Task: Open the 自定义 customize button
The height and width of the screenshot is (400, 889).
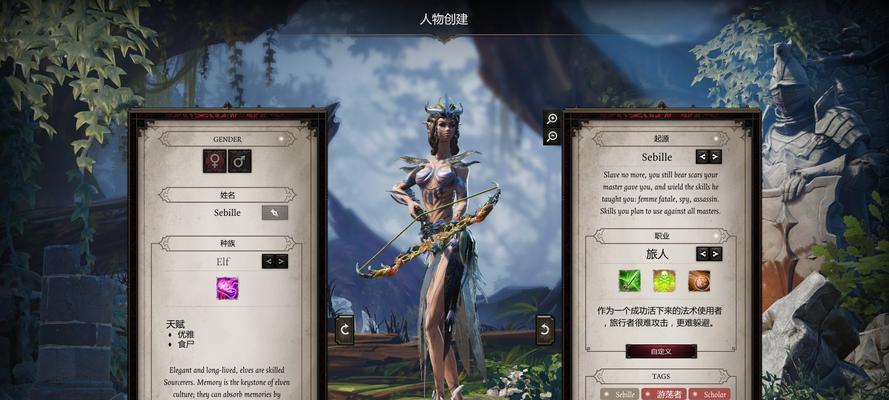Action: click(660, 351)
